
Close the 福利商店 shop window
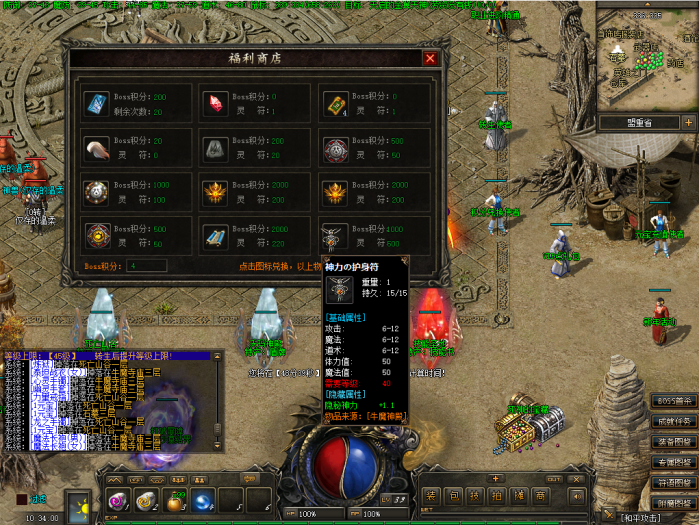(430, 59)
